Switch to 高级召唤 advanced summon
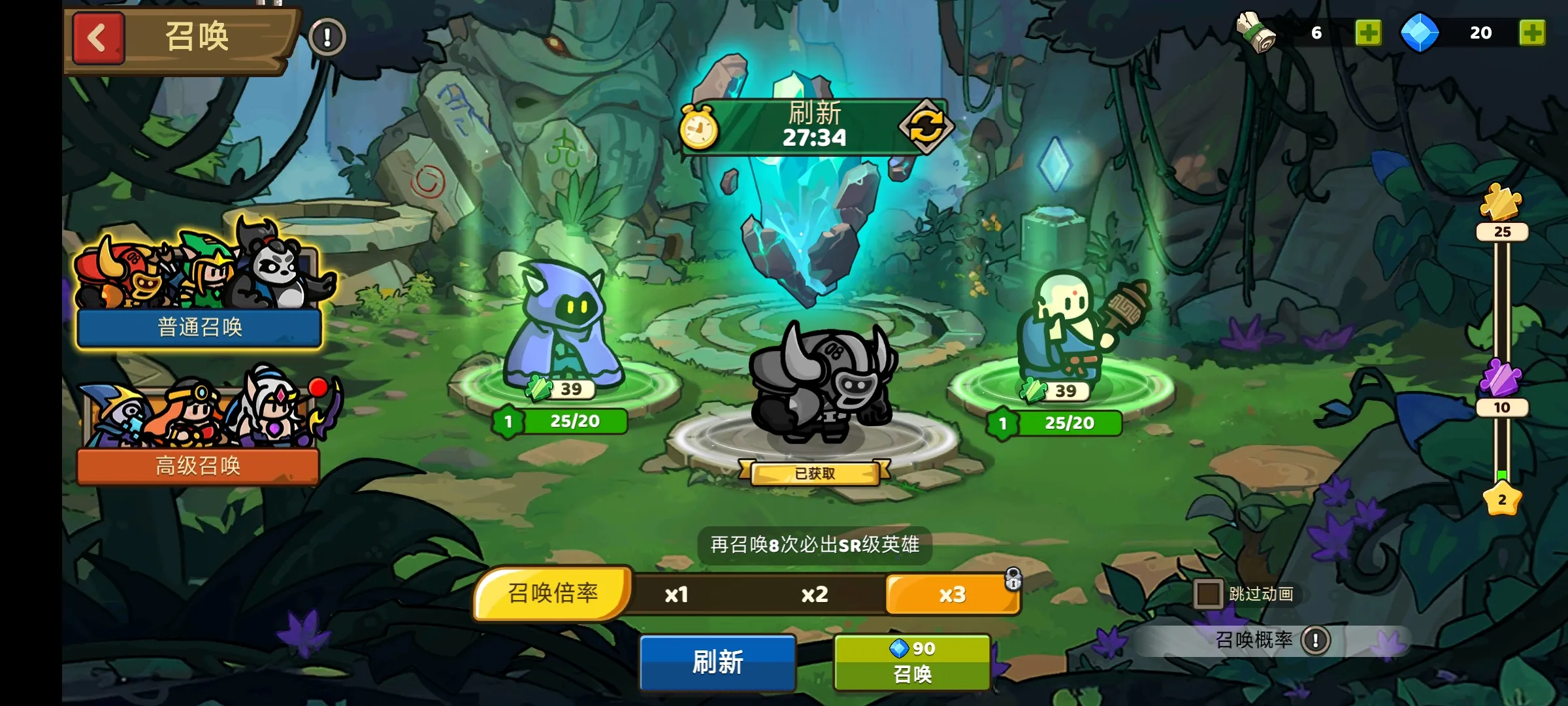 (x=198, y=465)
